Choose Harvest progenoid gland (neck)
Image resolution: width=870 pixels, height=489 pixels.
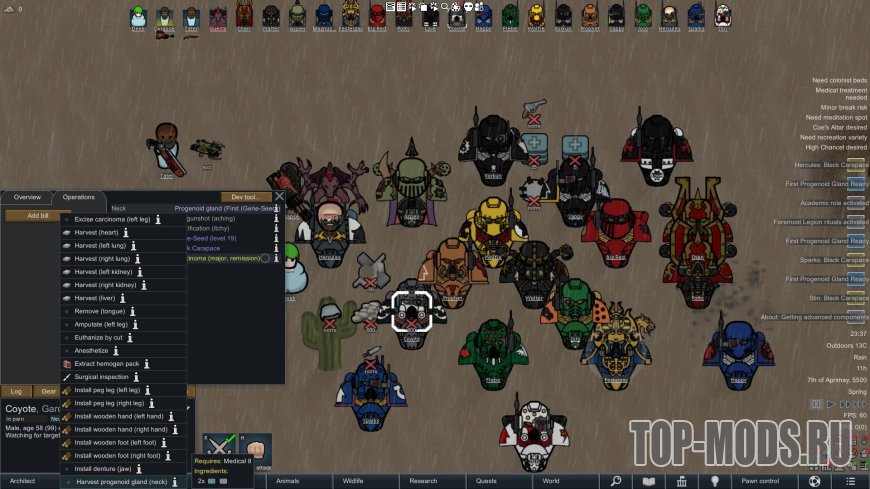click(x=121, y=482)
